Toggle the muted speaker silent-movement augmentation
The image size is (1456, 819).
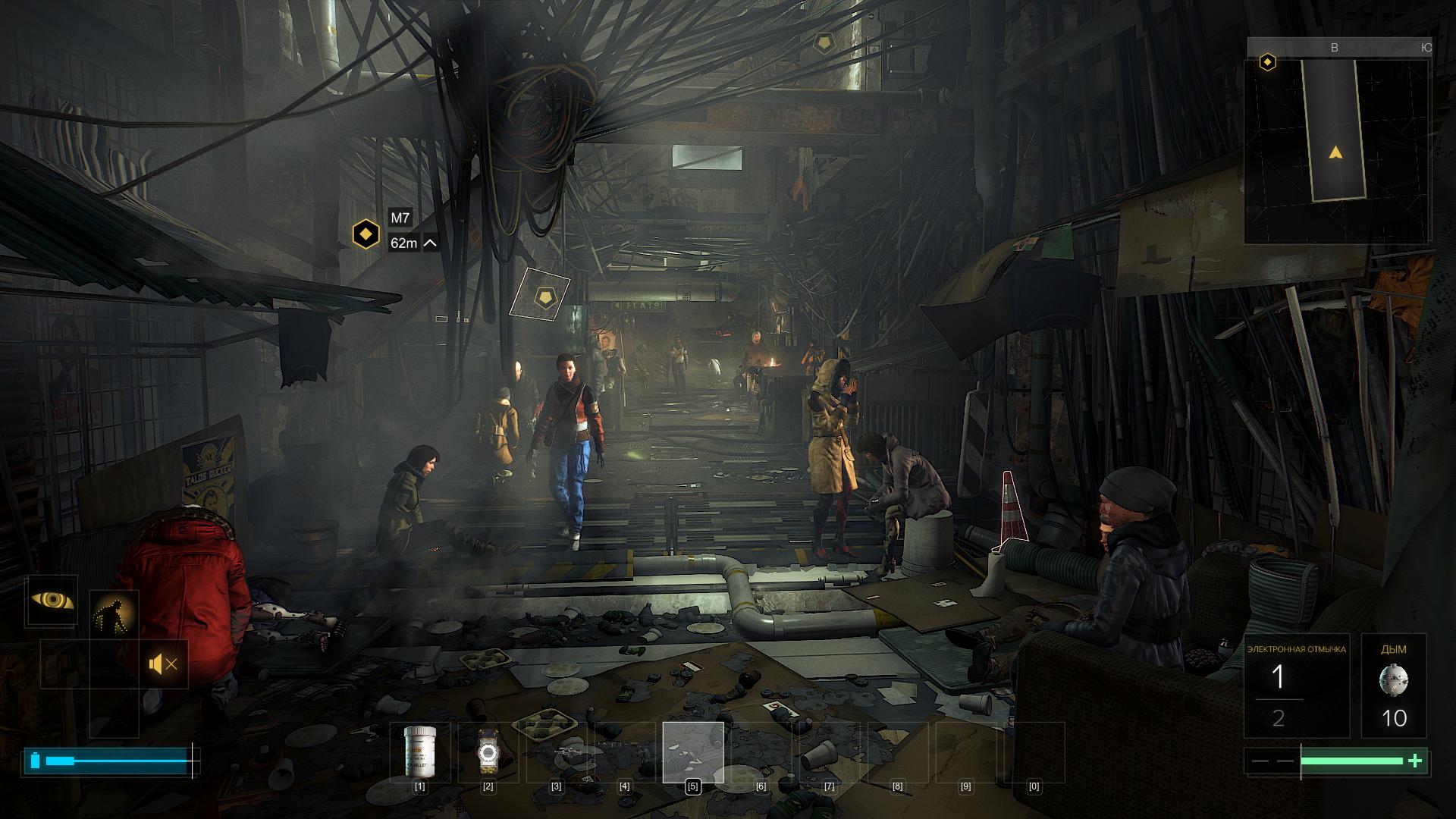pyautogui.click(x=164, y=665)
